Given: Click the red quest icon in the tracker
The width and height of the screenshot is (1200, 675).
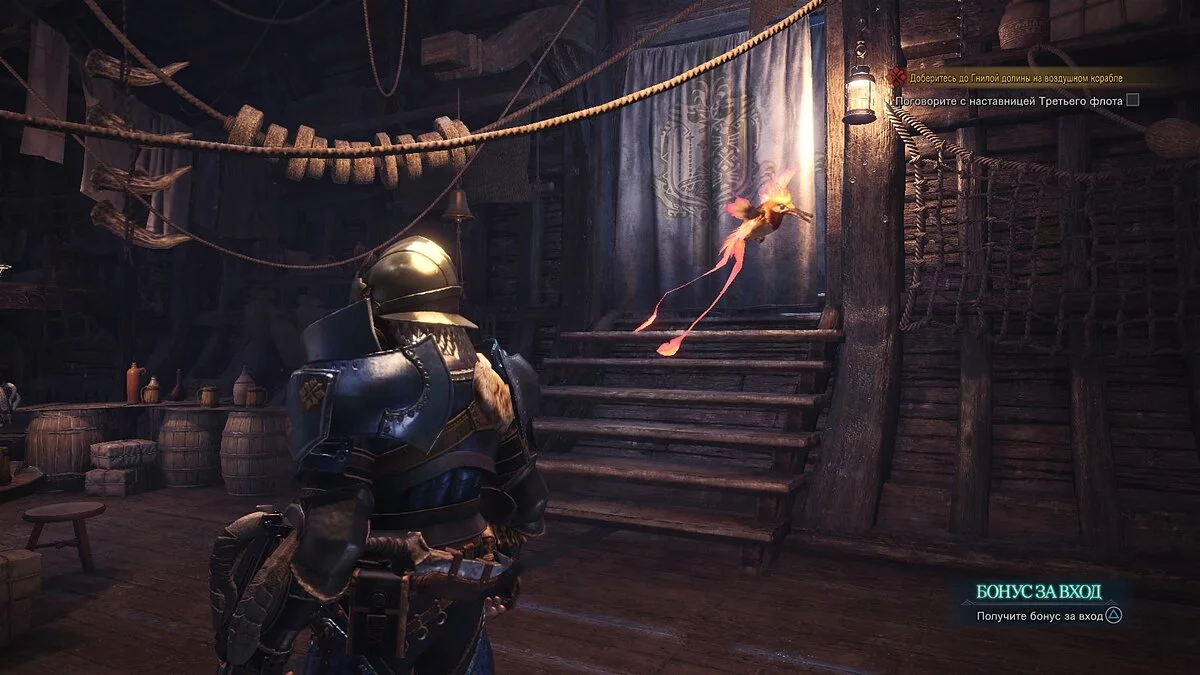Looking at the screenshot, I should 896,77.
